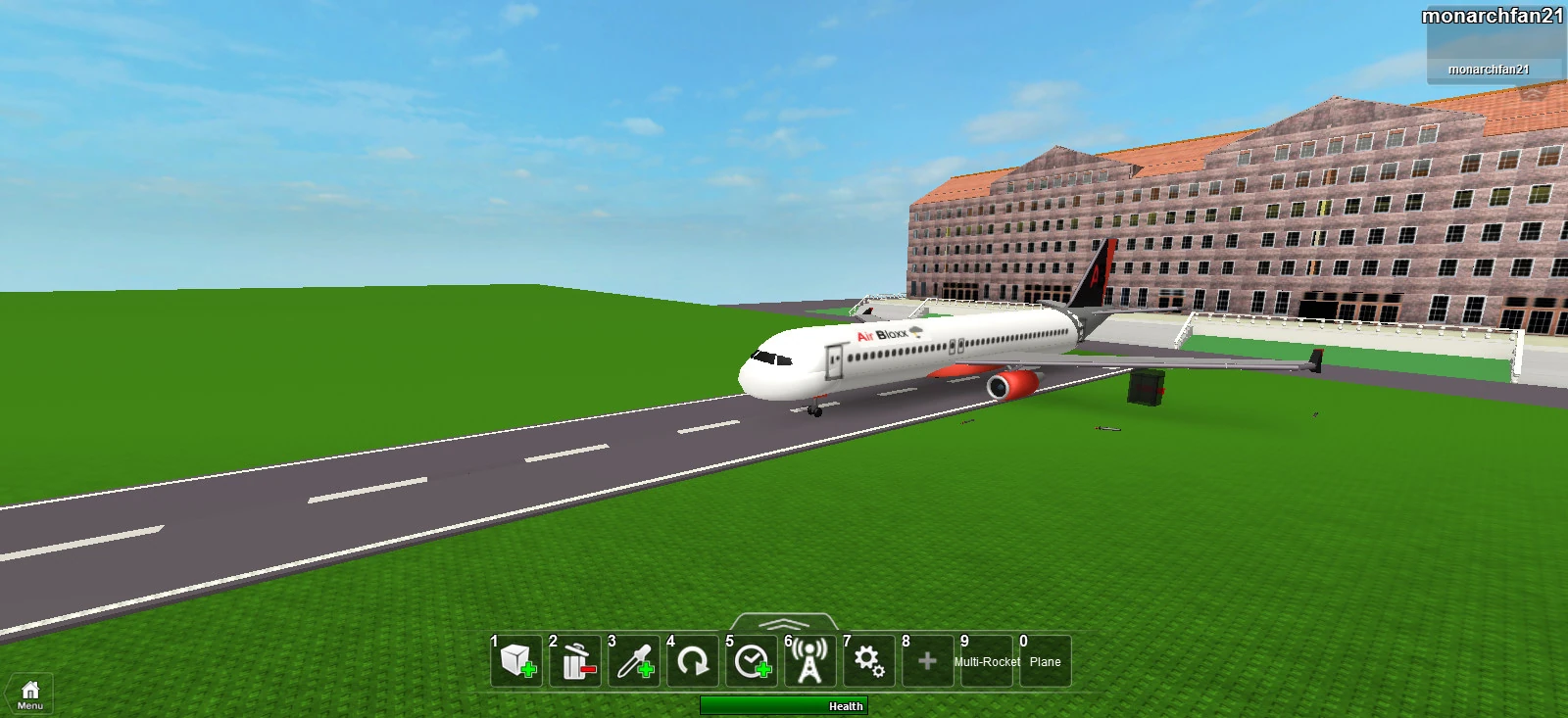Viewport: 1568px width, 718px height.
Task: Equip the Multi-Rocket from slot 9
Action: (x=985, y=660)
